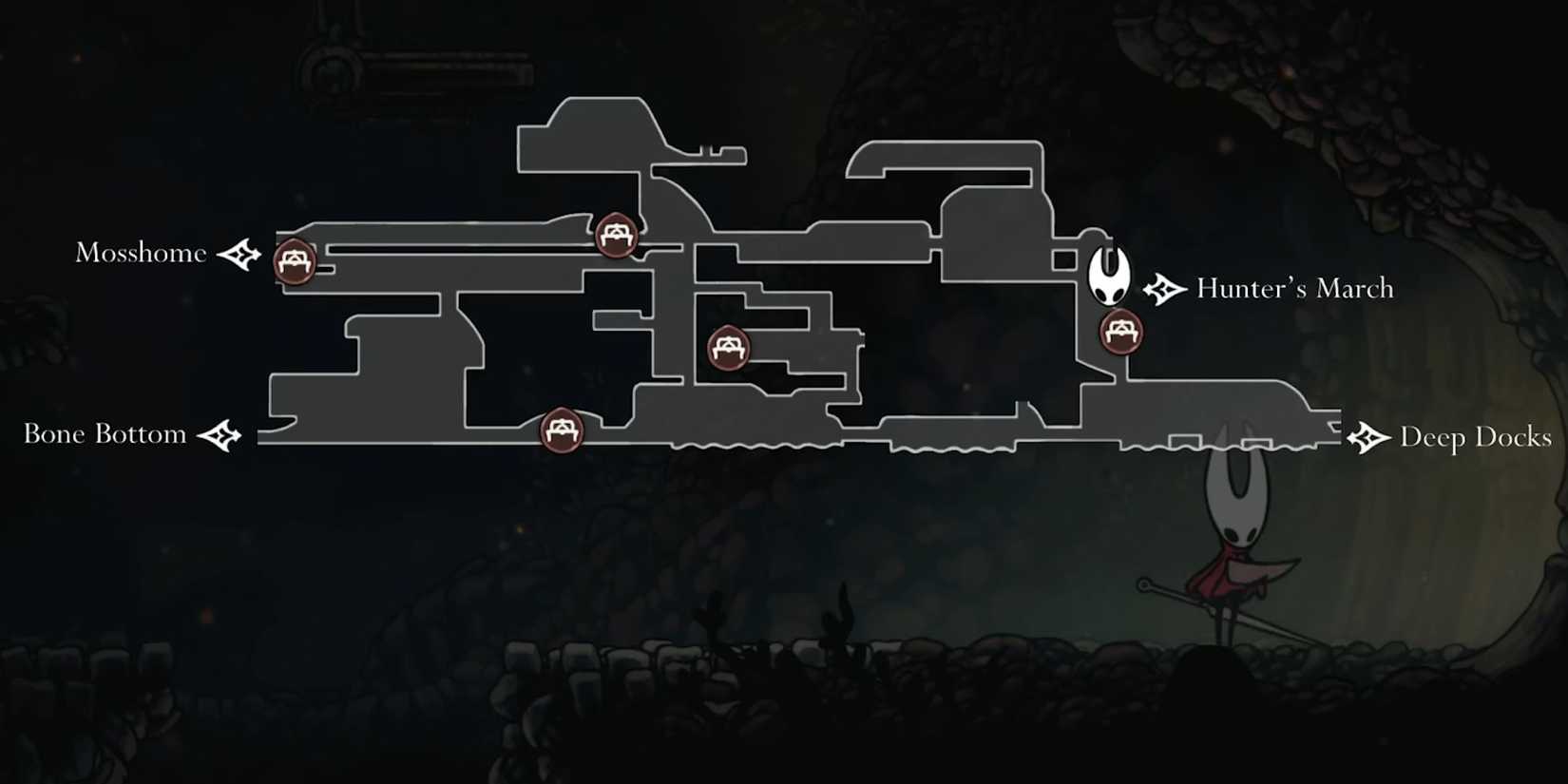Image resolution: width=1568 pixels, height=784 pixels.
Task: Select the Hunter's March exit arrow
Action: click(1163, 288)
